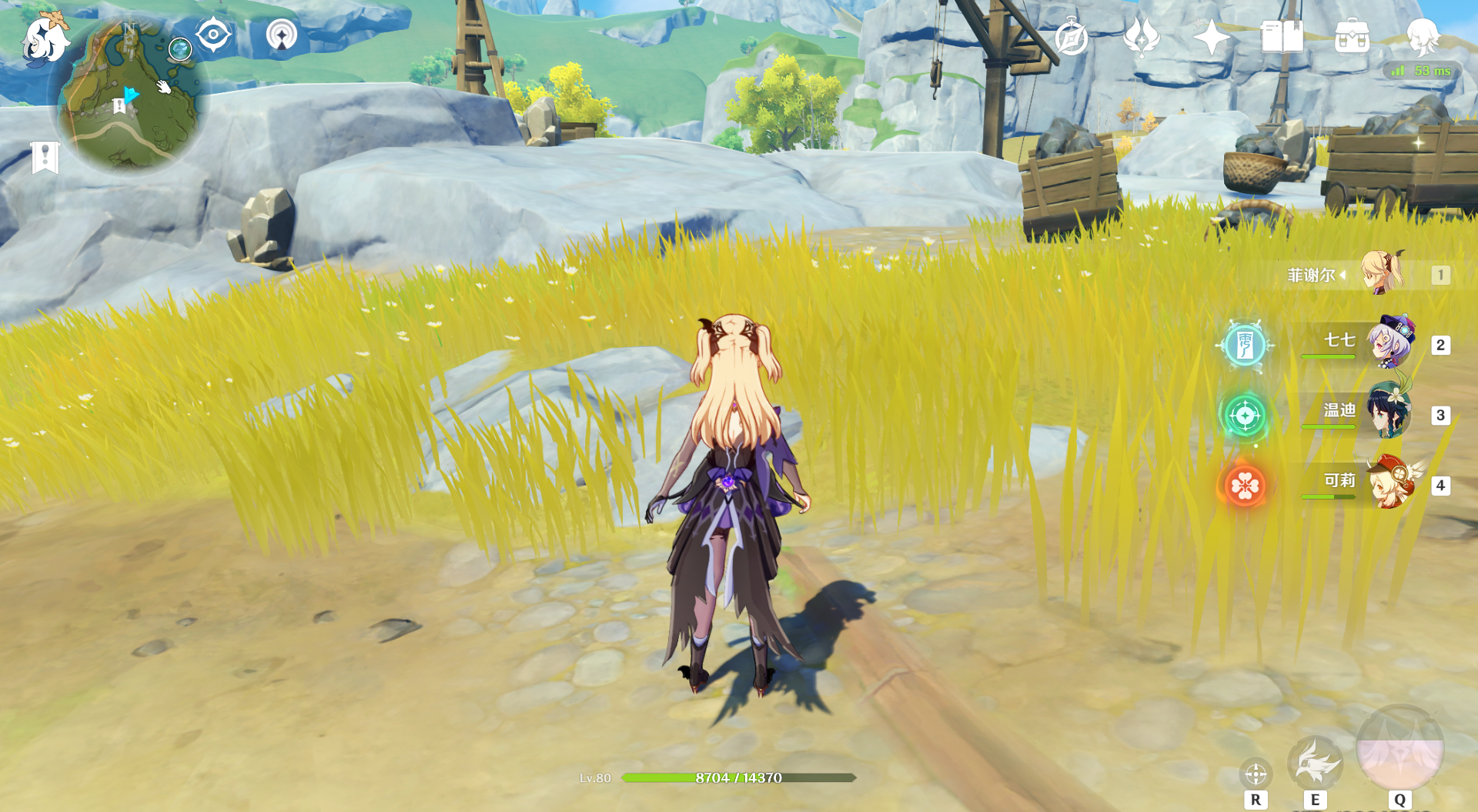Open the co-op signal icon
The image size is (1478, 812).
(281, 35)
